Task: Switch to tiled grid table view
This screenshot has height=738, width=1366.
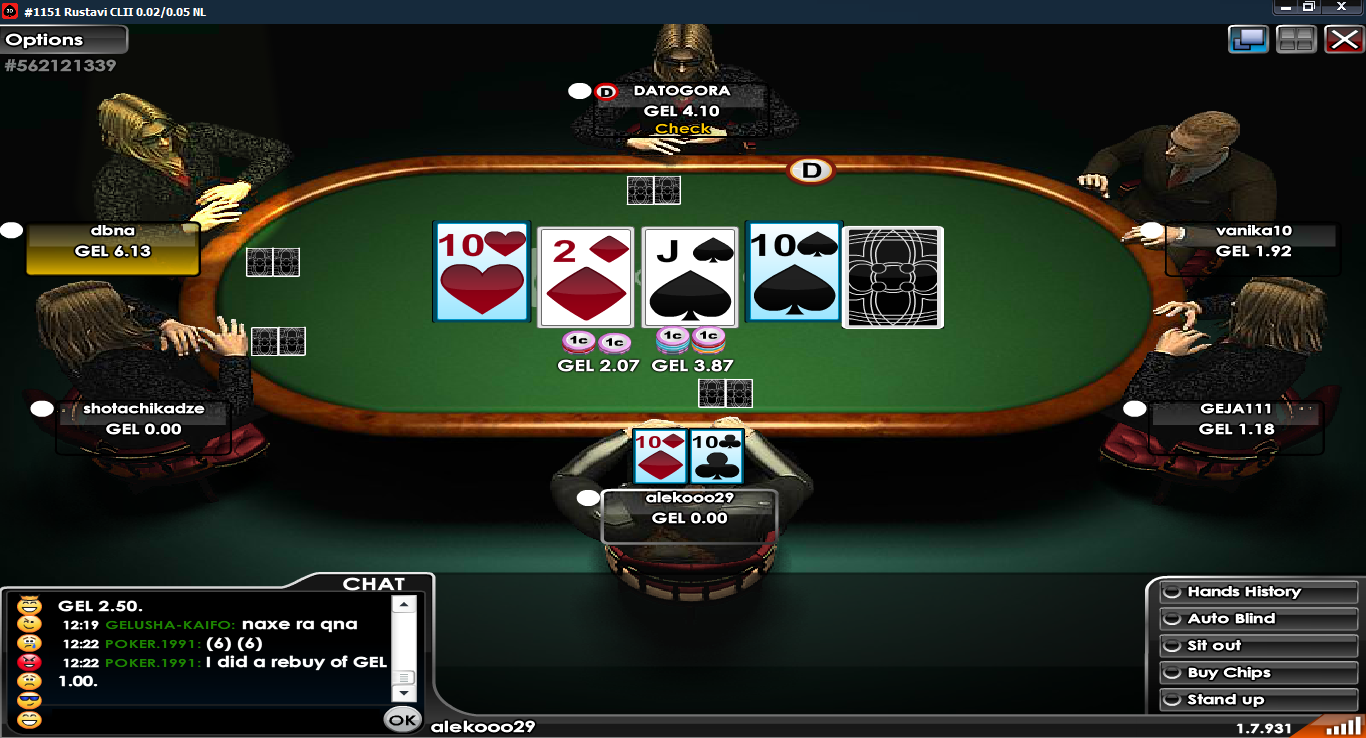Action: point(1296,40)
